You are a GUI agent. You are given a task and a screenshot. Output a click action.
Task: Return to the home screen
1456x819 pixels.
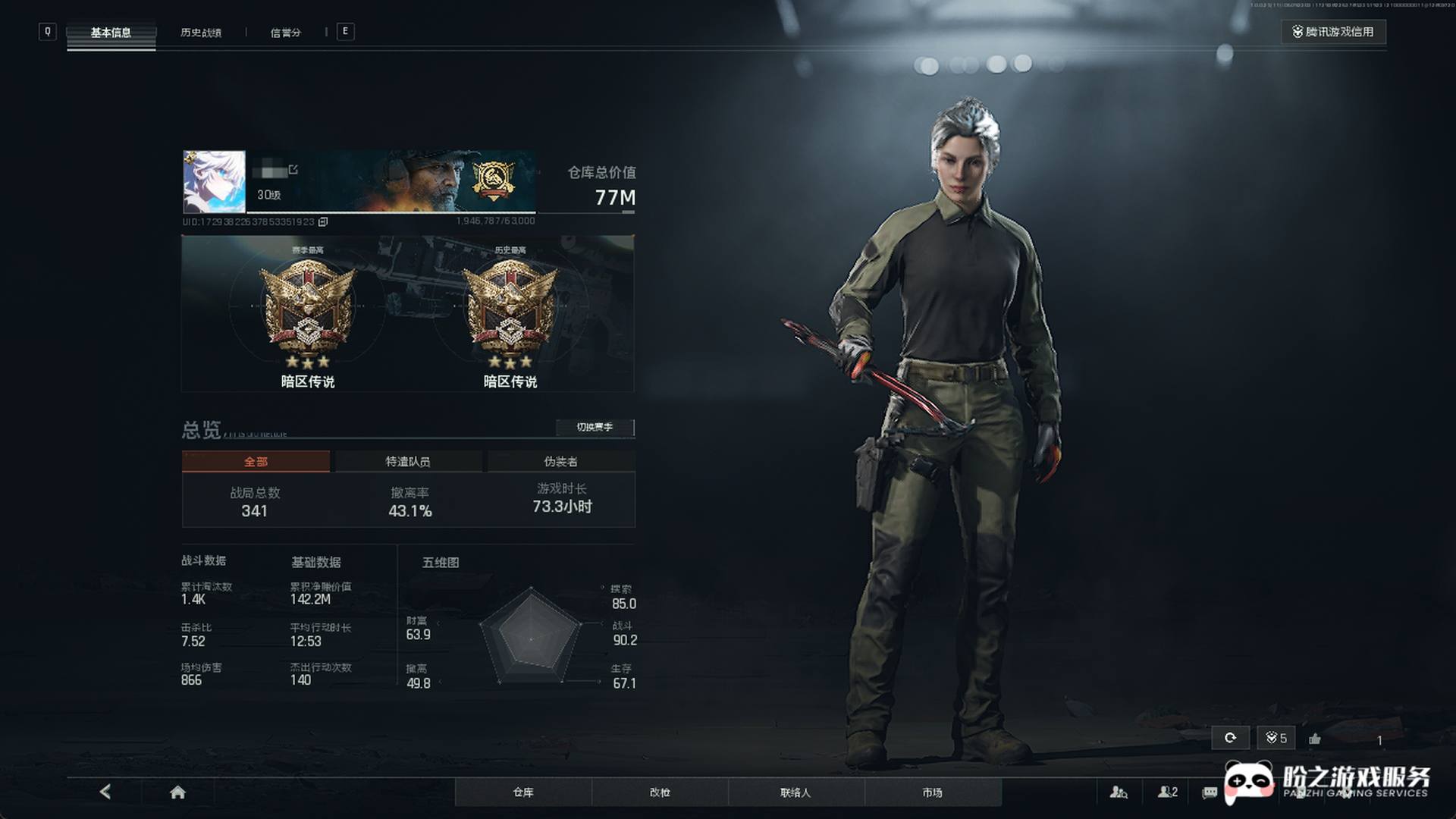(x=177, y=792)
